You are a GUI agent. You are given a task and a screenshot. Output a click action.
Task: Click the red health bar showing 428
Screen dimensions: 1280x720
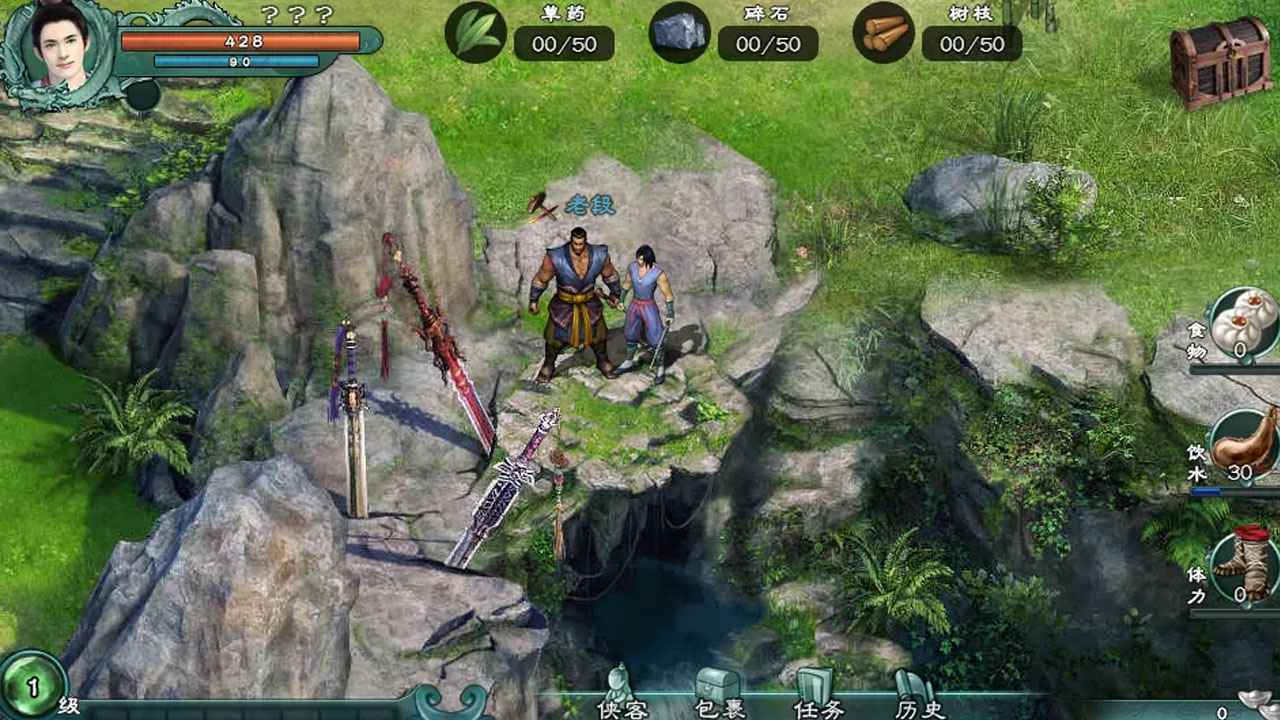point(240,42)
